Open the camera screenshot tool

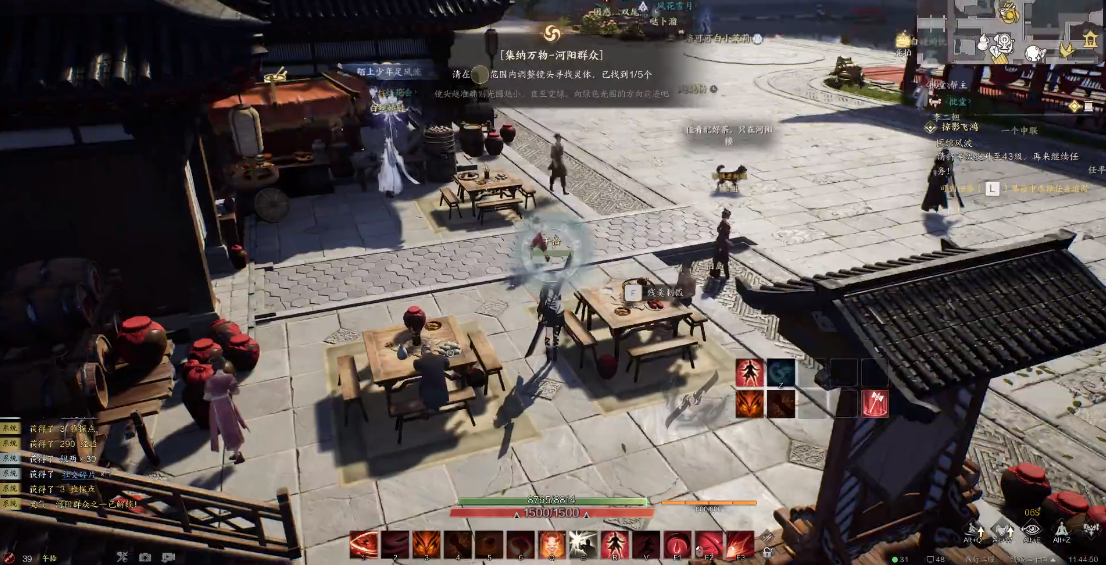coord(145,557)
